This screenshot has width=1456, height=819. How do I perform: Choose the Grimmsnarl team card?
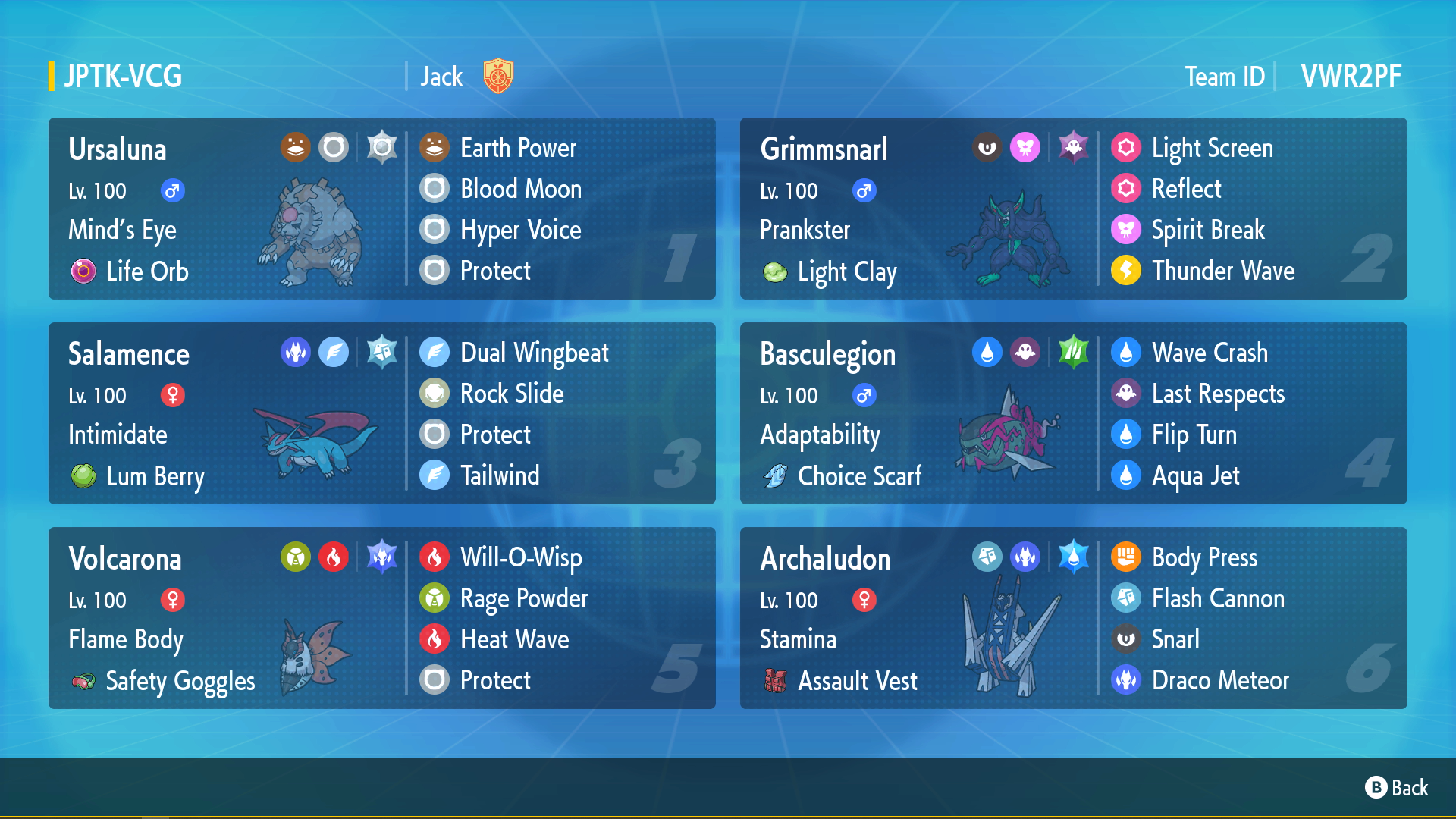pyautogui.click(x=1073, y=209)
